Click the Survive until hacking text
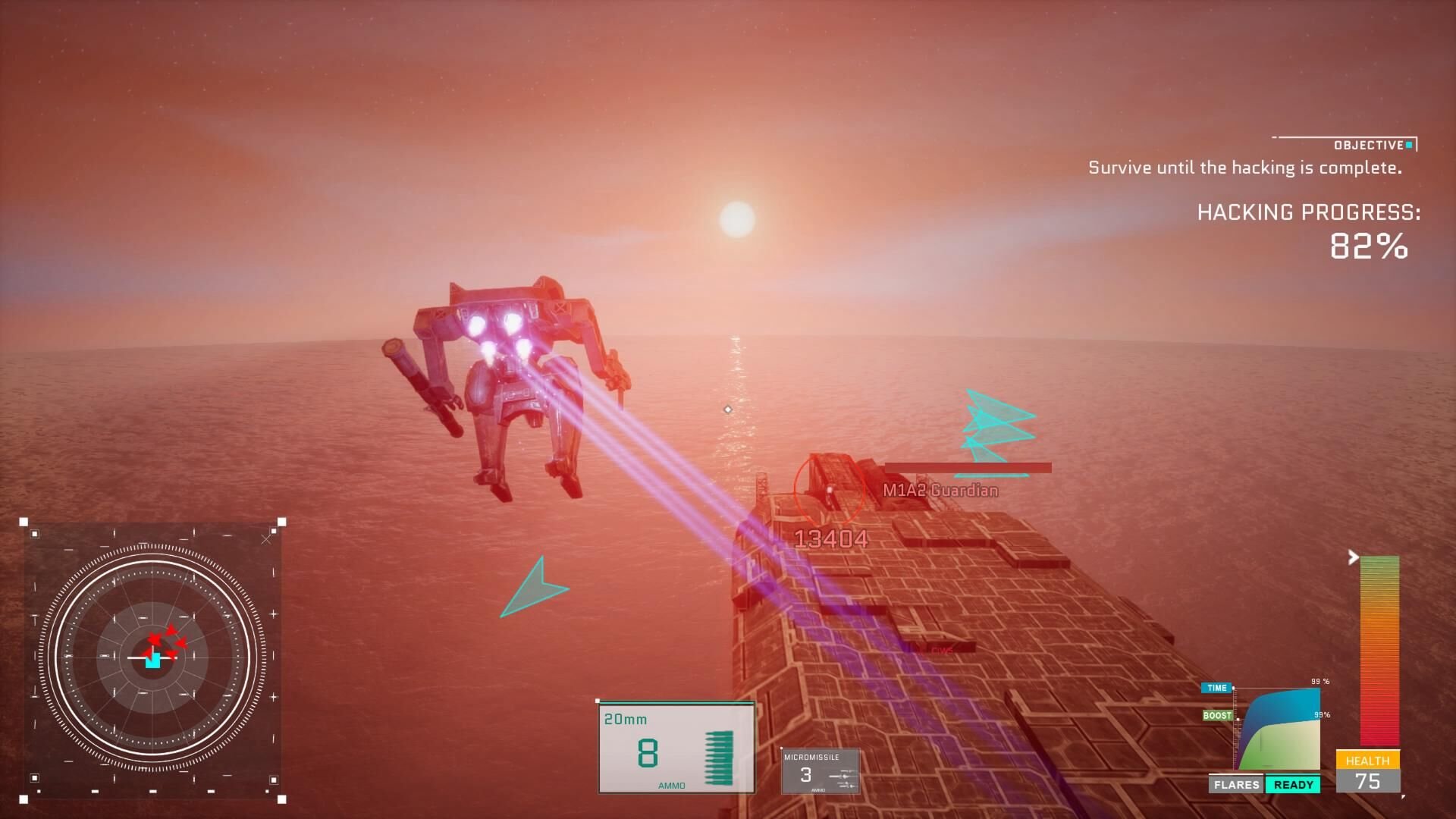 1244,168
